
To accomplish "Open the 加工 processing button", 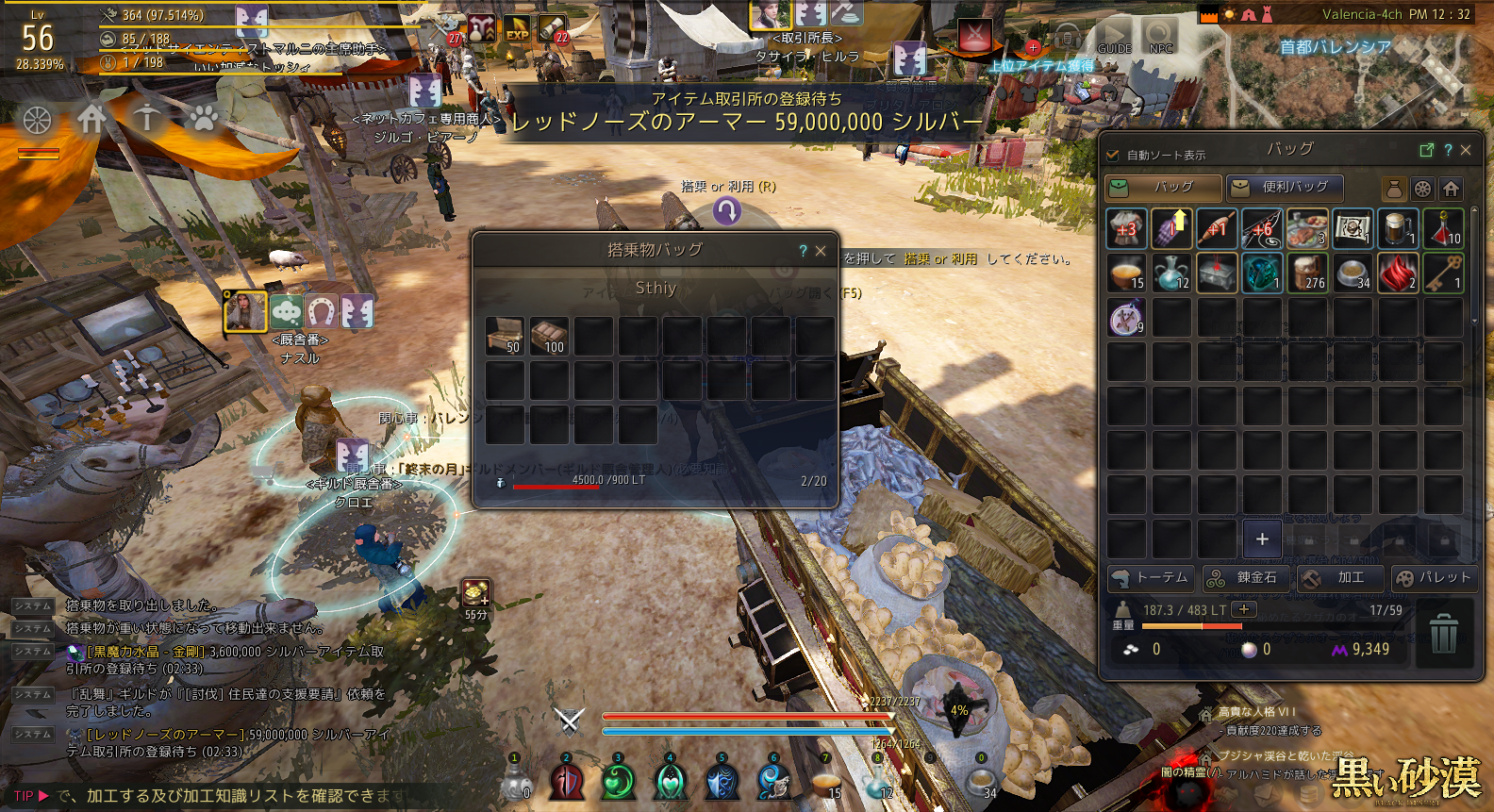I will point(1339,578).
